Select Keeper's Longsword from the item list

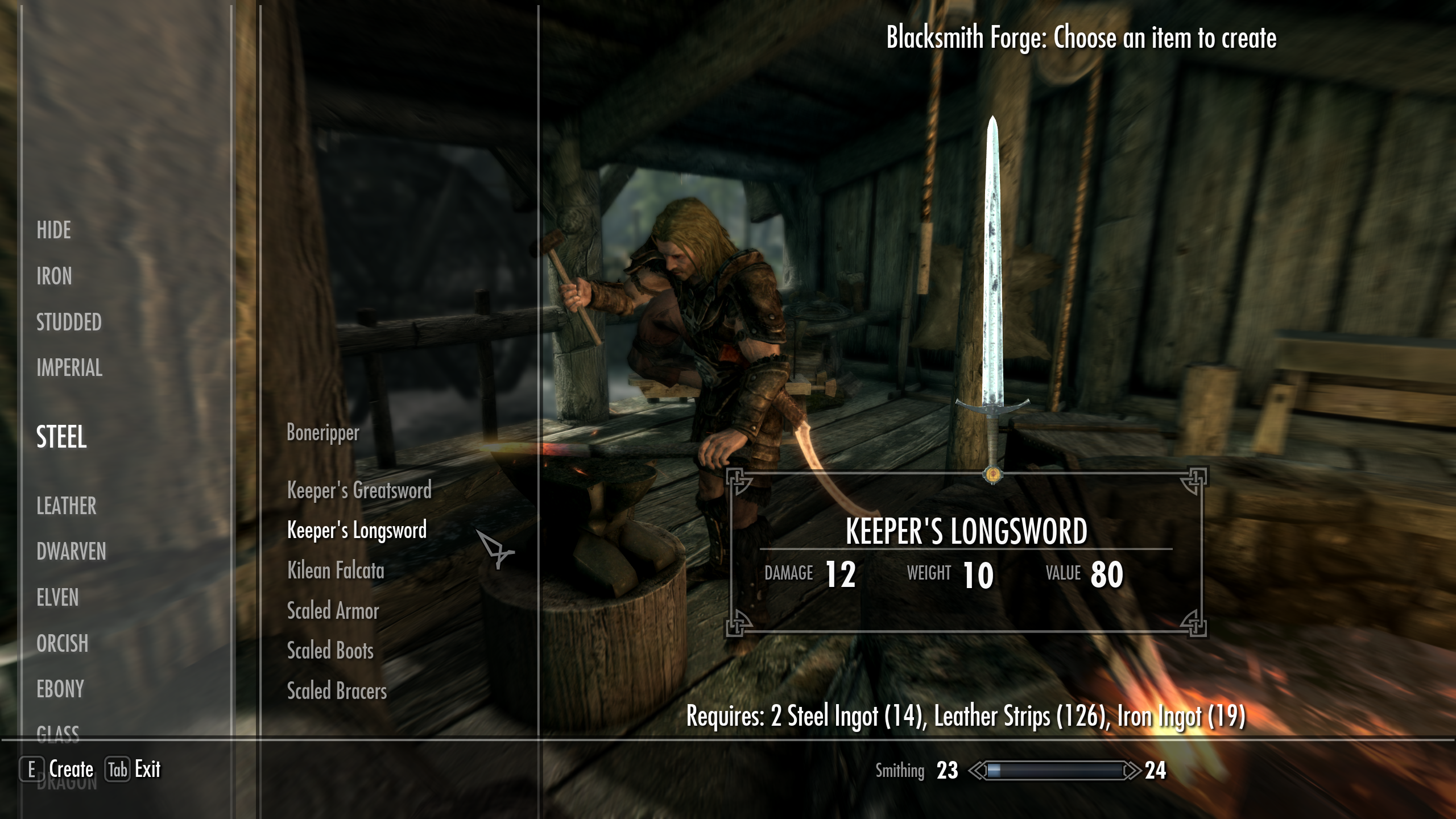point(357,531)
